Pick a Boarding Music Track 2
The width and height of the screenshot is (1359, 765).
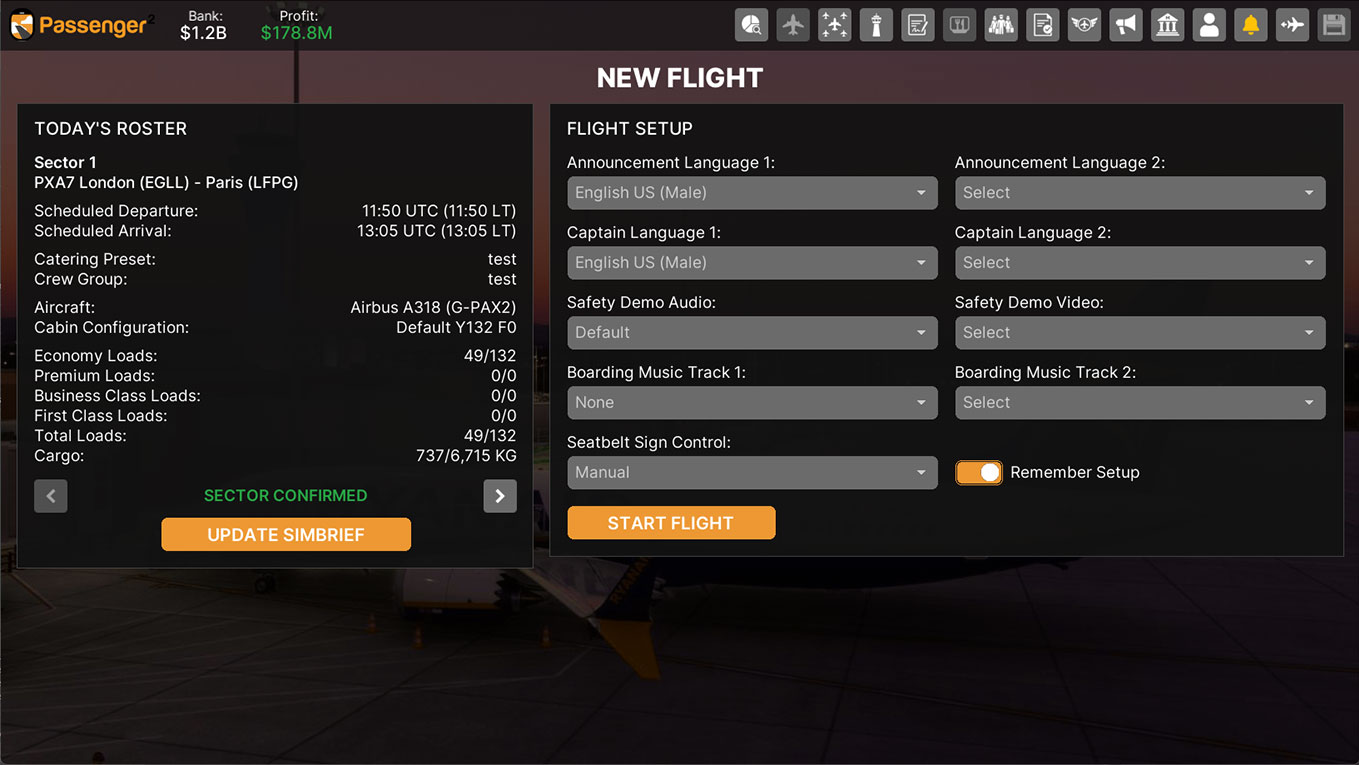point(1140,403)
